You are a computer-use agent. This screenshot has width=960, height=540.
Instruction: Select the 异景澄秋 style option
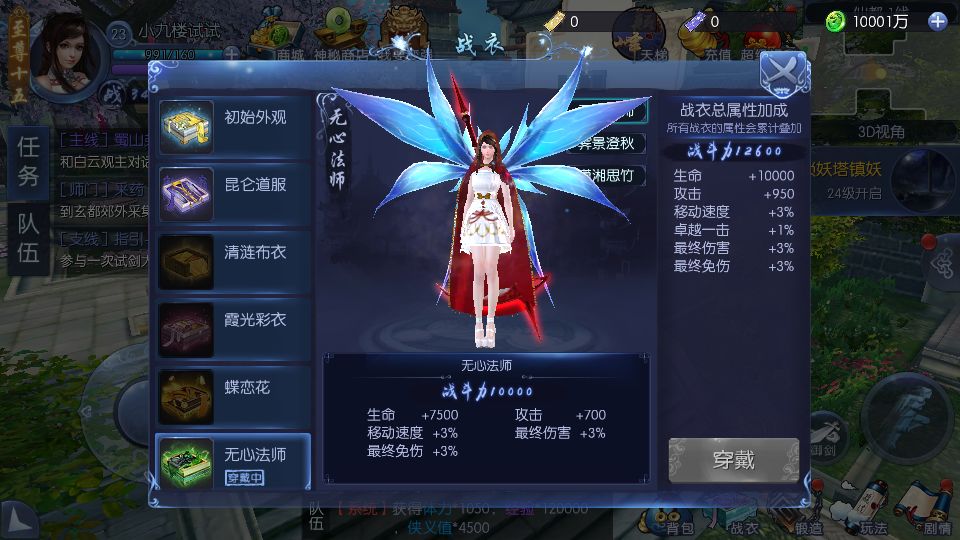pyautogui.click(x=612, y=143)
